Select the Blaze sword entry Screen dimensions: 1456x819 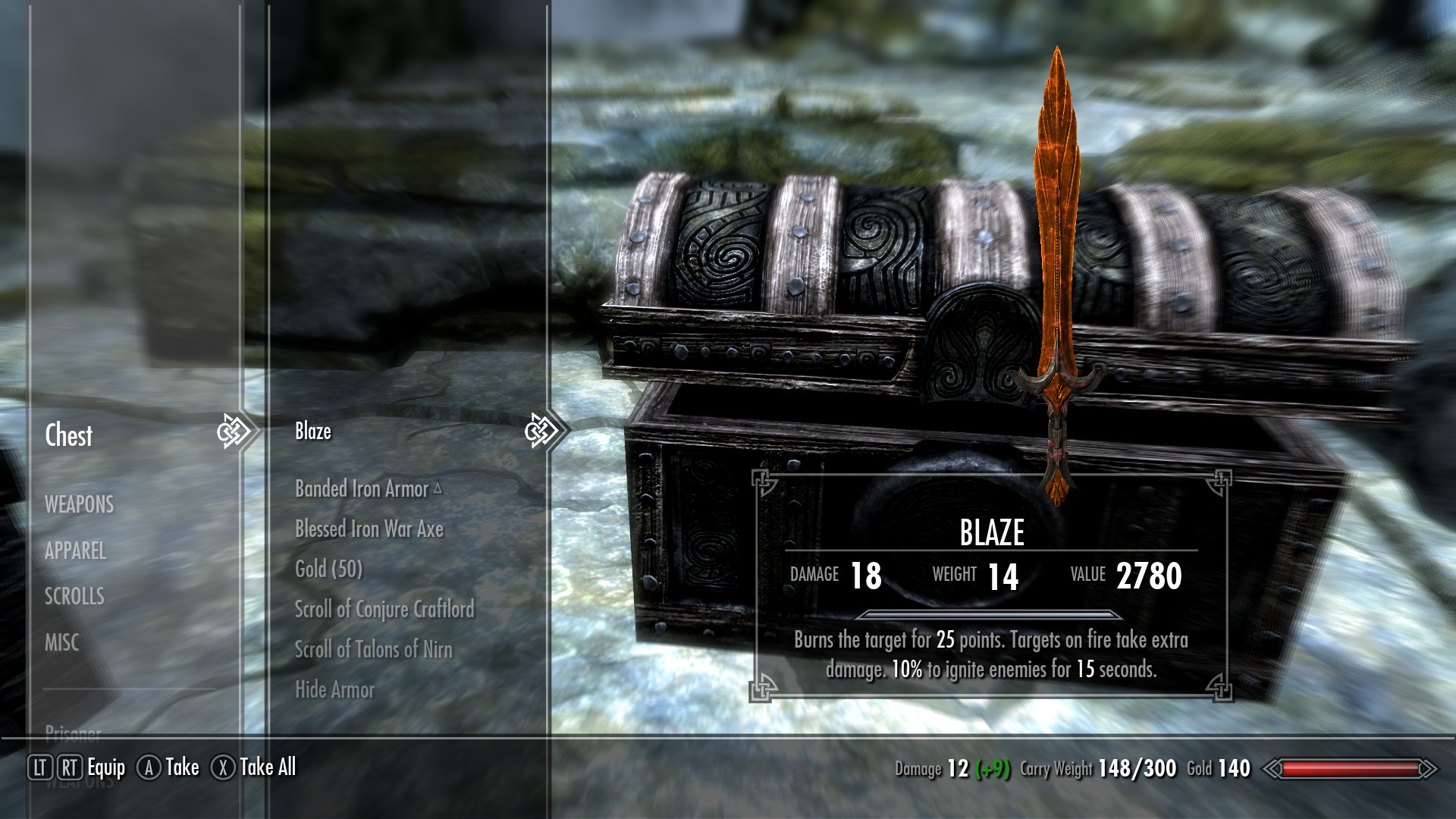pyautogui.click(x=313, y=431)
